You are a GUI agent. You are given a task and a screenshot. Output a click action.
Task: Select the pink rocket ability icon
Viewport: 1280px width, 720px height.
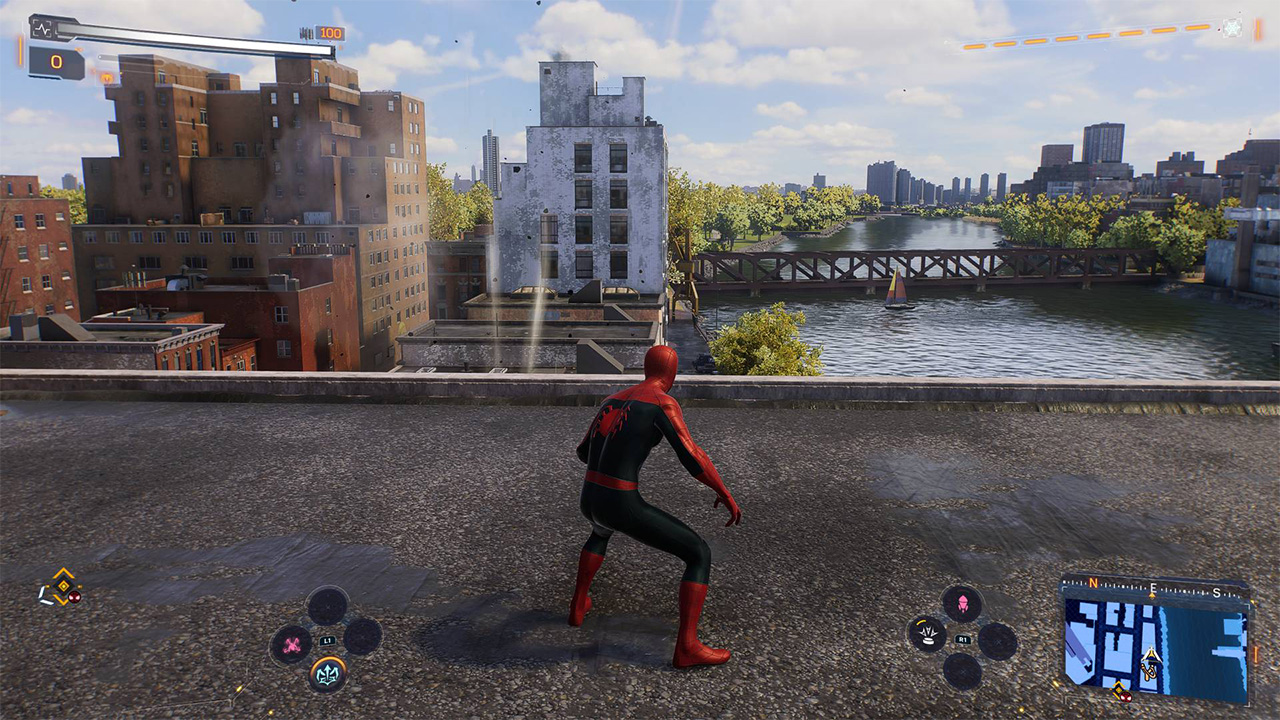tap(964, 603)
